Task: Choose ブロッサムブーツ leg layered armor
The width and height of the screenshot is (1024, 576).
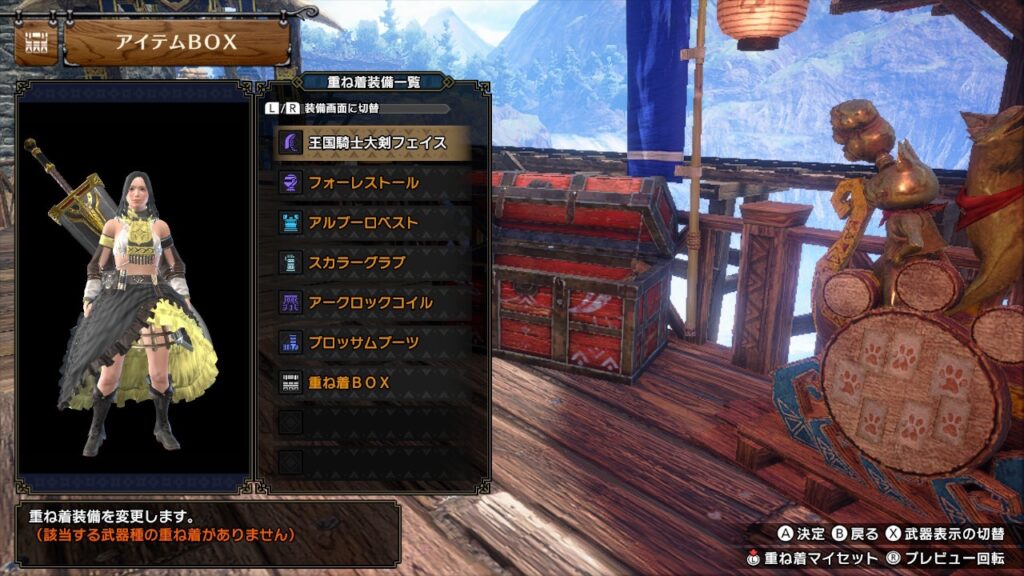Action: pos(372,343)
